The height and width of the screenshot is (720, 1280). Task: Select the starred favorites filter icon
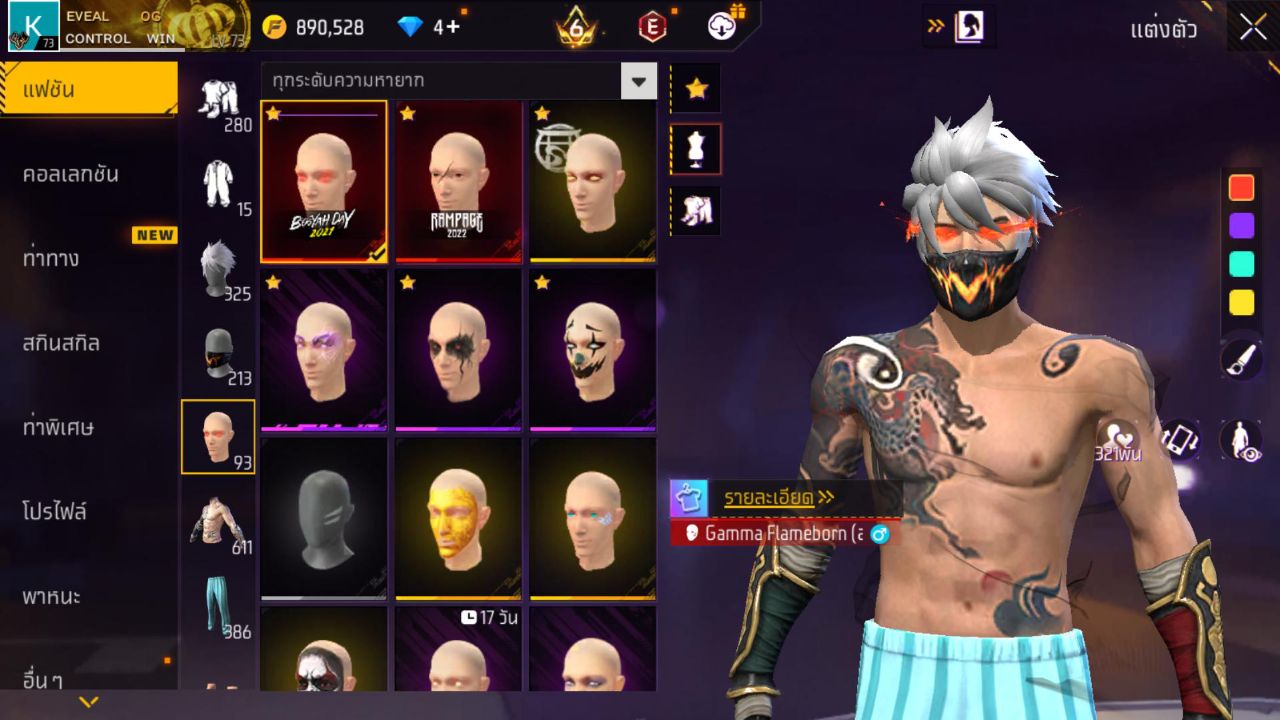pos(695,89)
